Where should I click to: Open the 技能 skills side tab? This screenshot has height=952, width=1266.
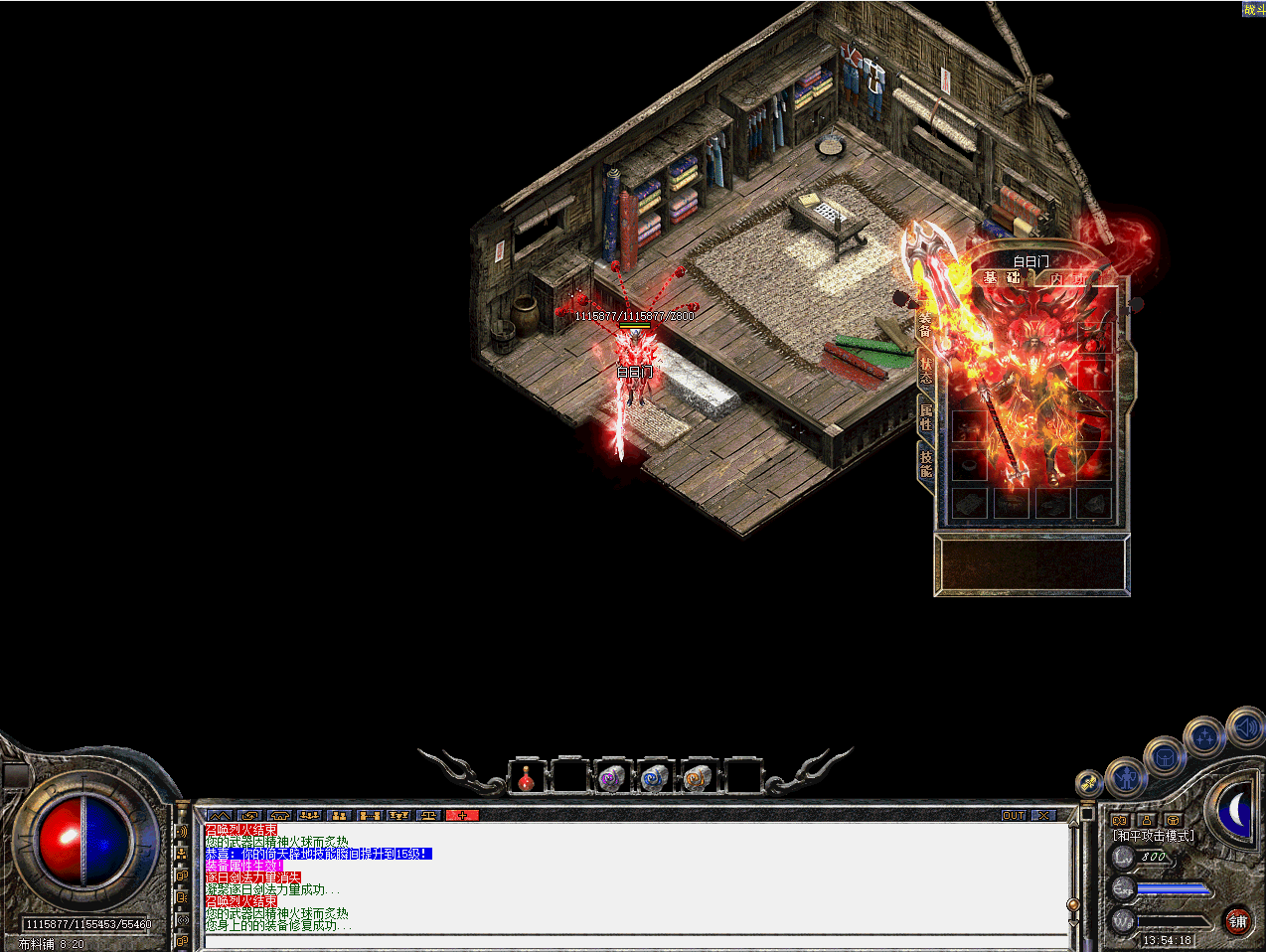[925, 463]
